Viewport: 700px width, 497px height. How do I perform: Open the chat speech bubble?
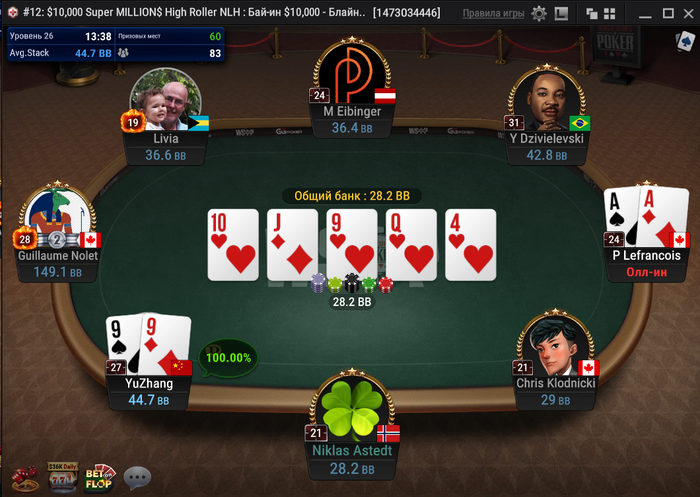coord(137,477)
